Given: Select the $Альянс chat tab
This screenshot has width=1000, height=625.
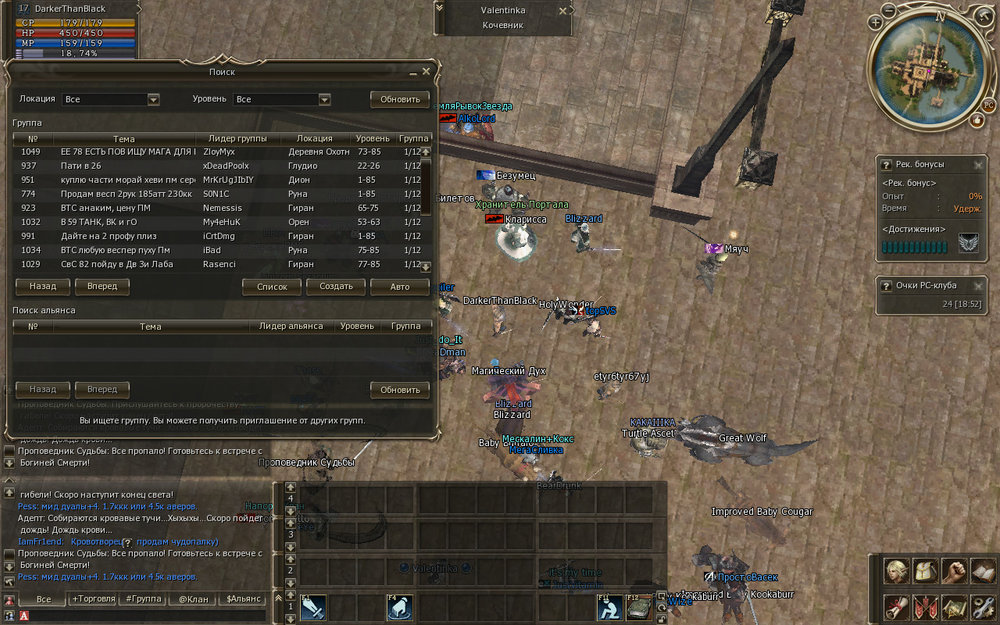Looking at the screenshot, I should [243, 599].
